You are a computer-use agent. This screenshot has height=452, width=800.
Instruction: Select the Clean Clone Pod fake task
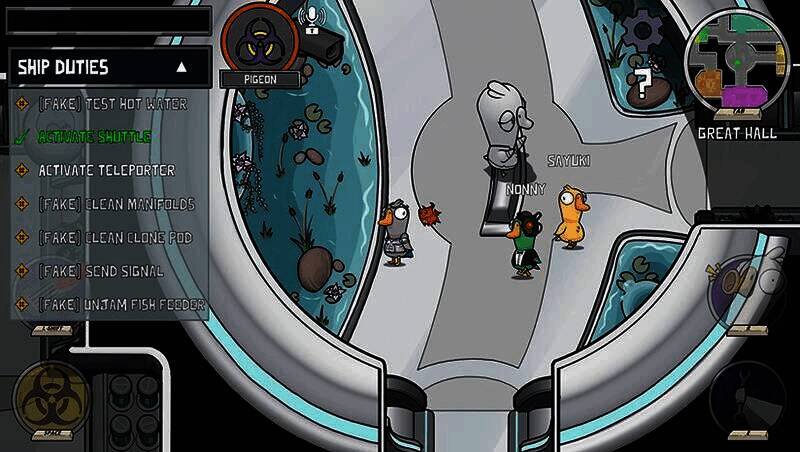[115, 238]
